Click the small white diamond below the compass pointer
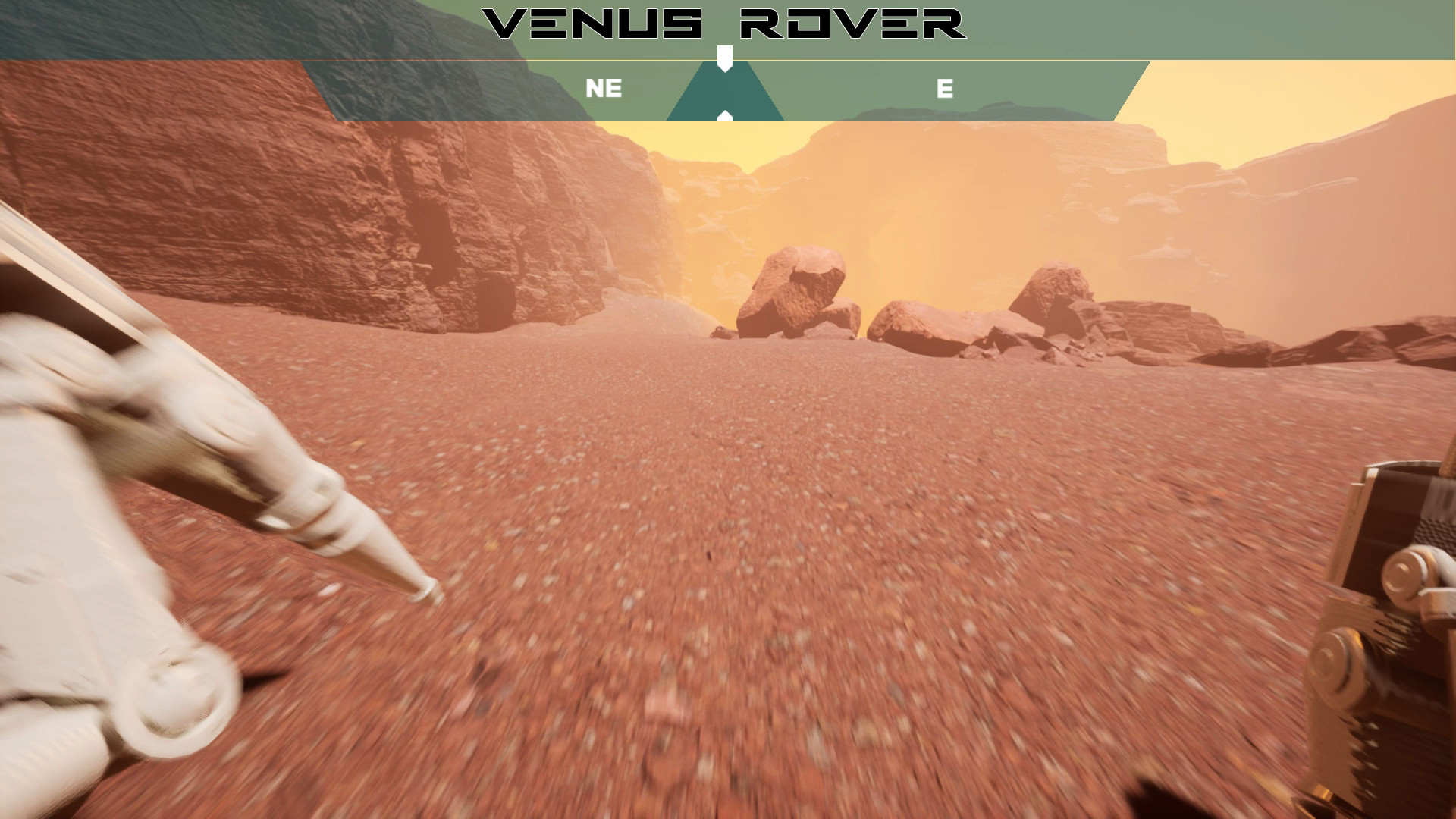The width and height of the screenshot is (1456, 819). tap(725, 114)
